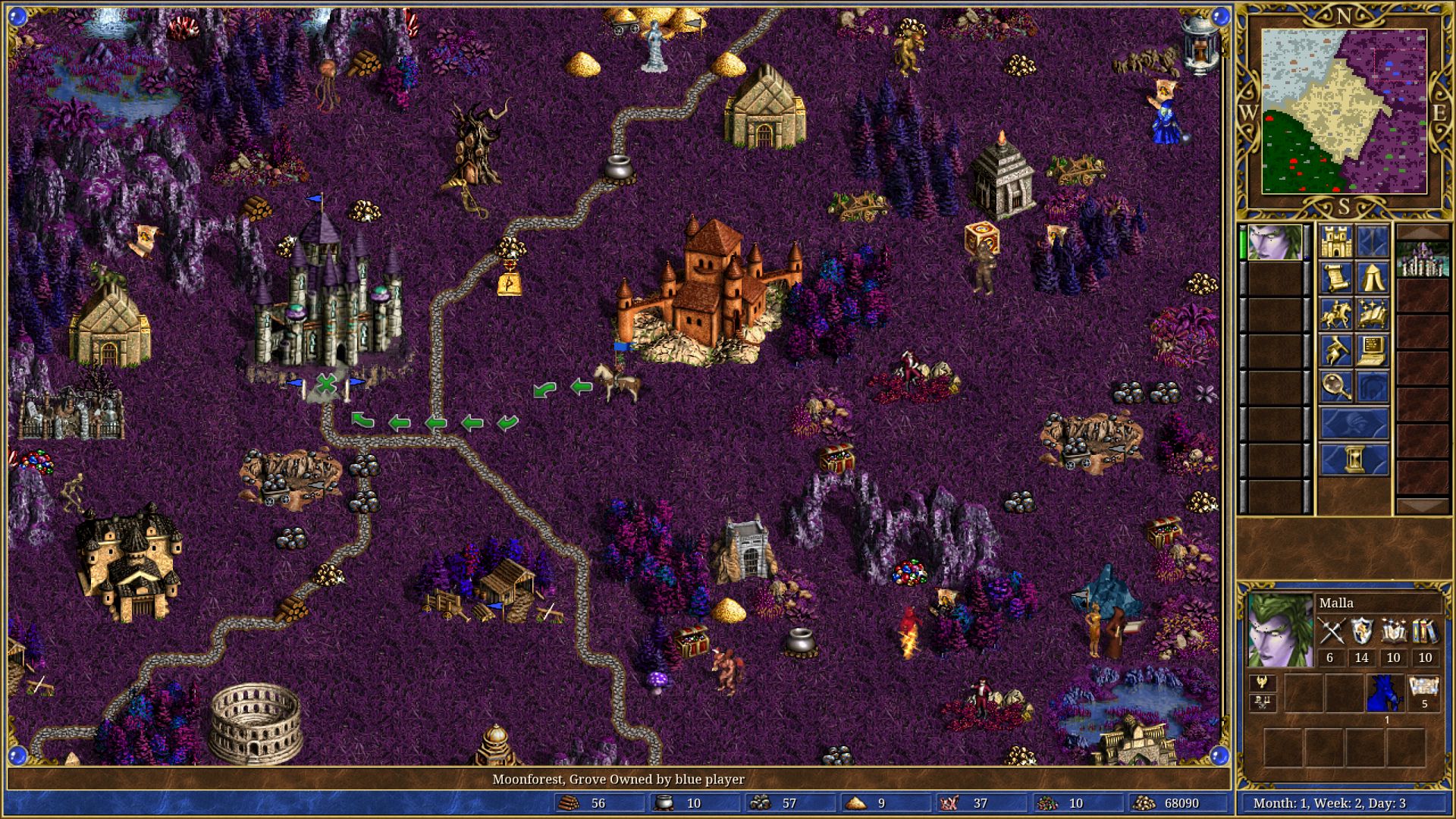Select the blue creature army slot
Viewport: 1456px width, 819px height.
click(1385, 694)
